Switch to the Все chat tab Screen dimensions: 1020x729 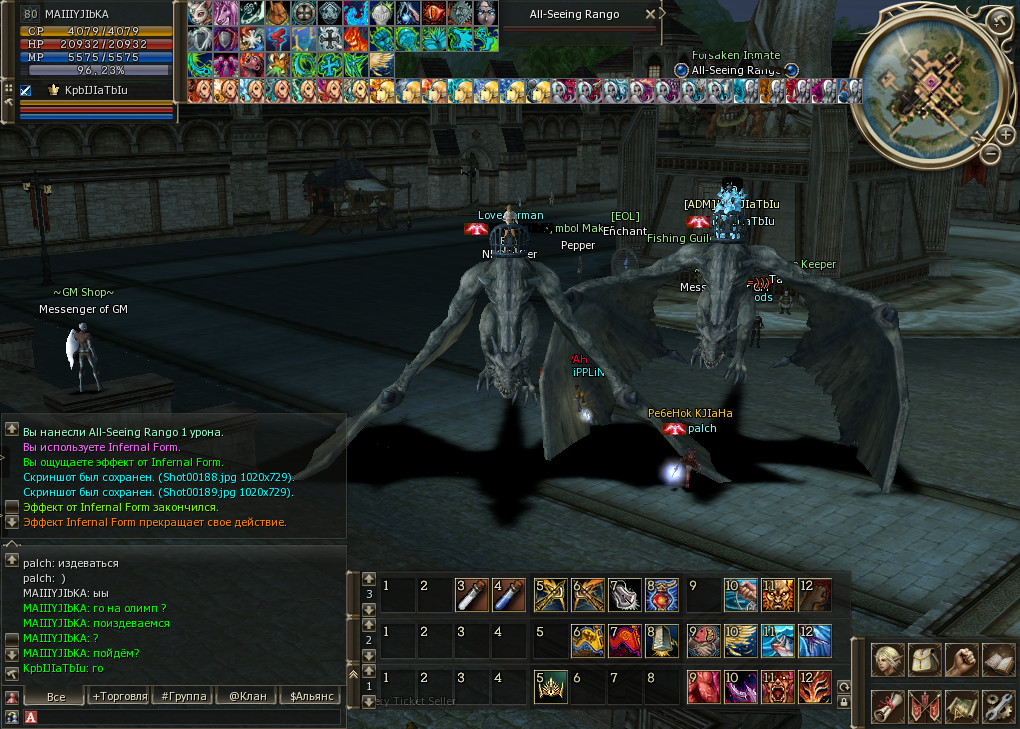56,696
